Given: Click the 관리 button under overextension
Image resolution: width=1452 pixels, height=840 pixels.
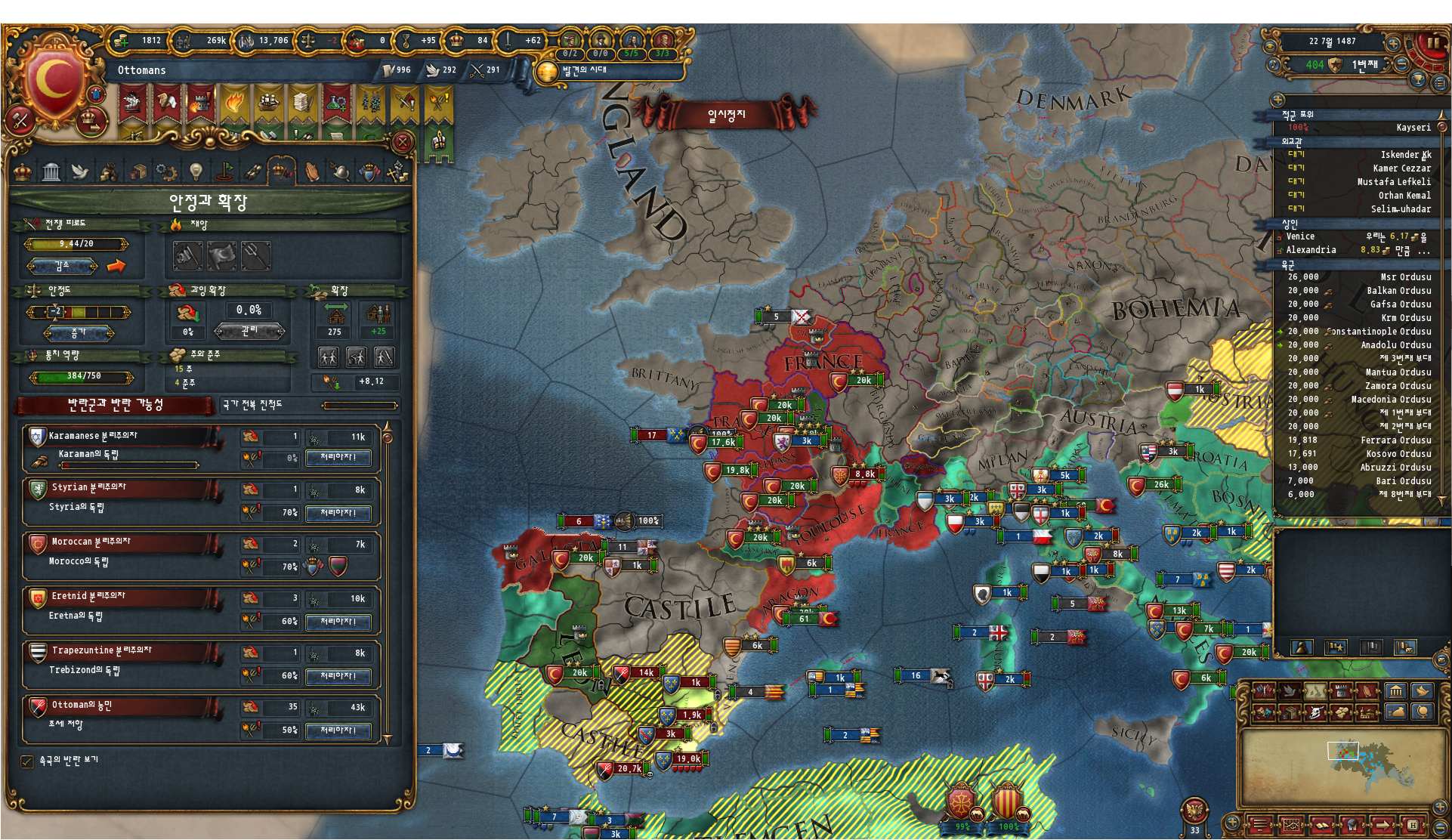Looking at the screenshot, I should 249,331.
